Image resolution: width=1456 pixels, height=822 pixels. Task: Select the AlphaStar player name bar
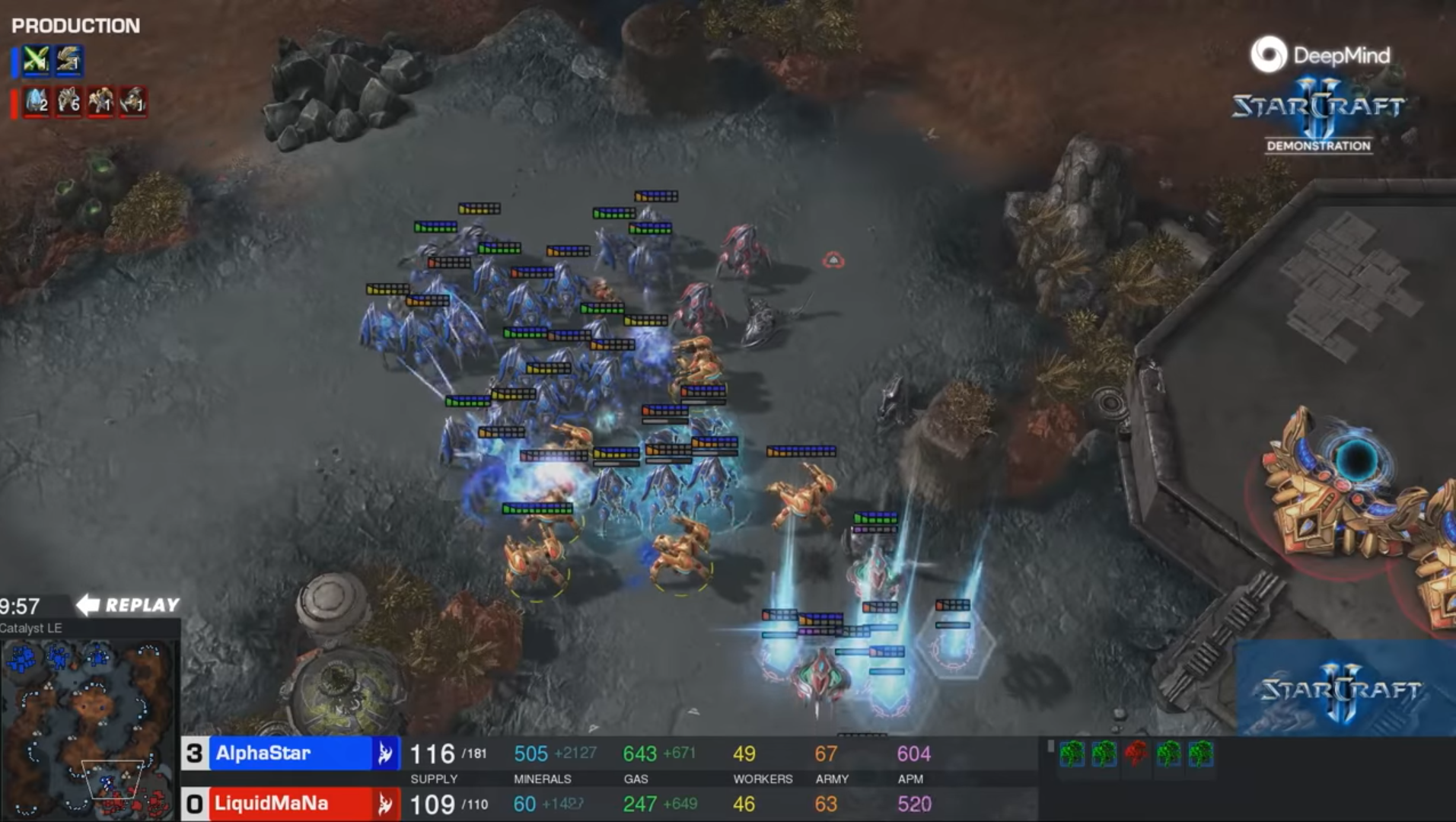coord(289,753)
